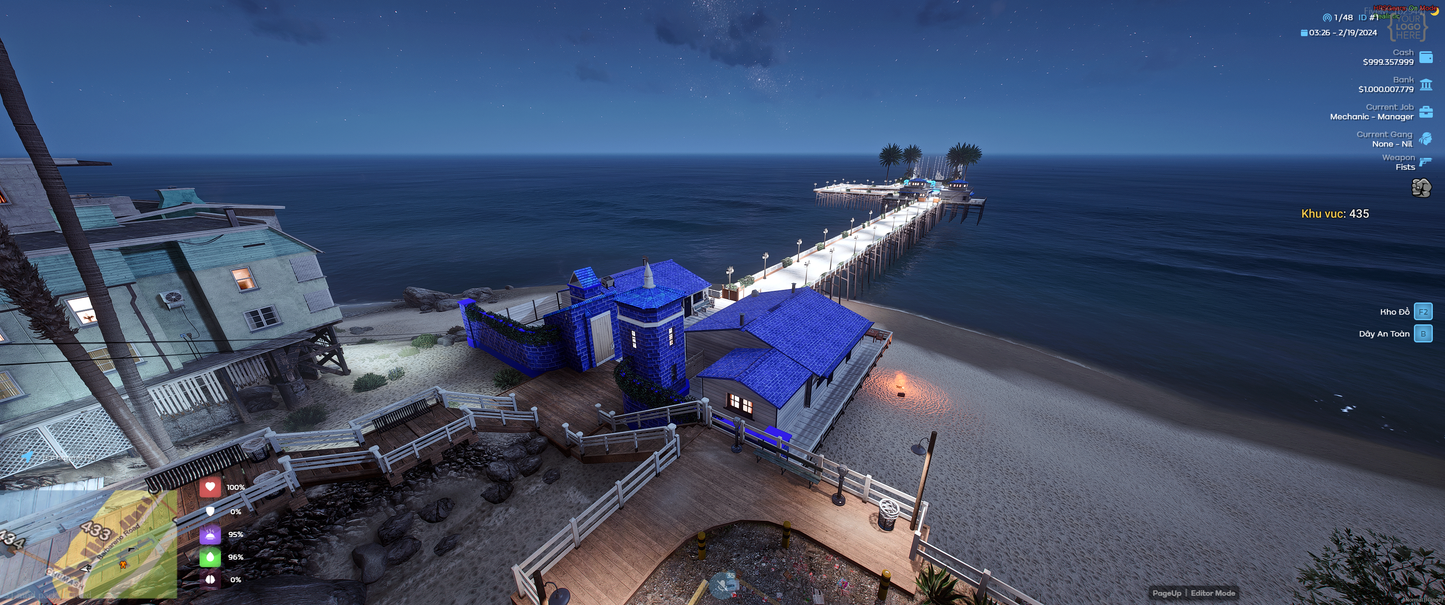The height and width of the screenshot is (605, 1445).
Task: Click the purple hunger food icon
Action: coord(210,534)
